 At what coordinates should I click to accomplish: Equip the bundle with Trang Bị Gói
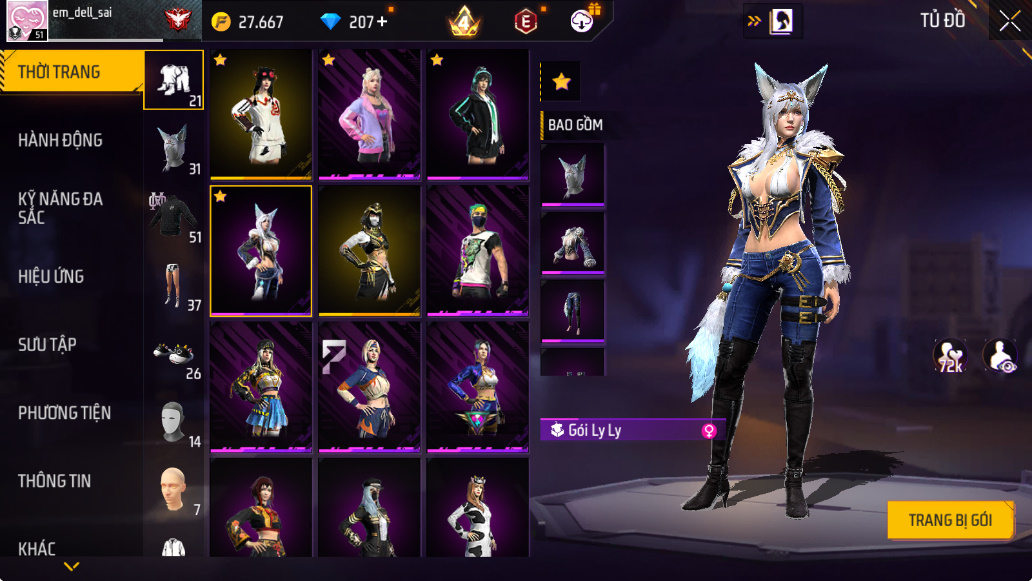point(950,520)
